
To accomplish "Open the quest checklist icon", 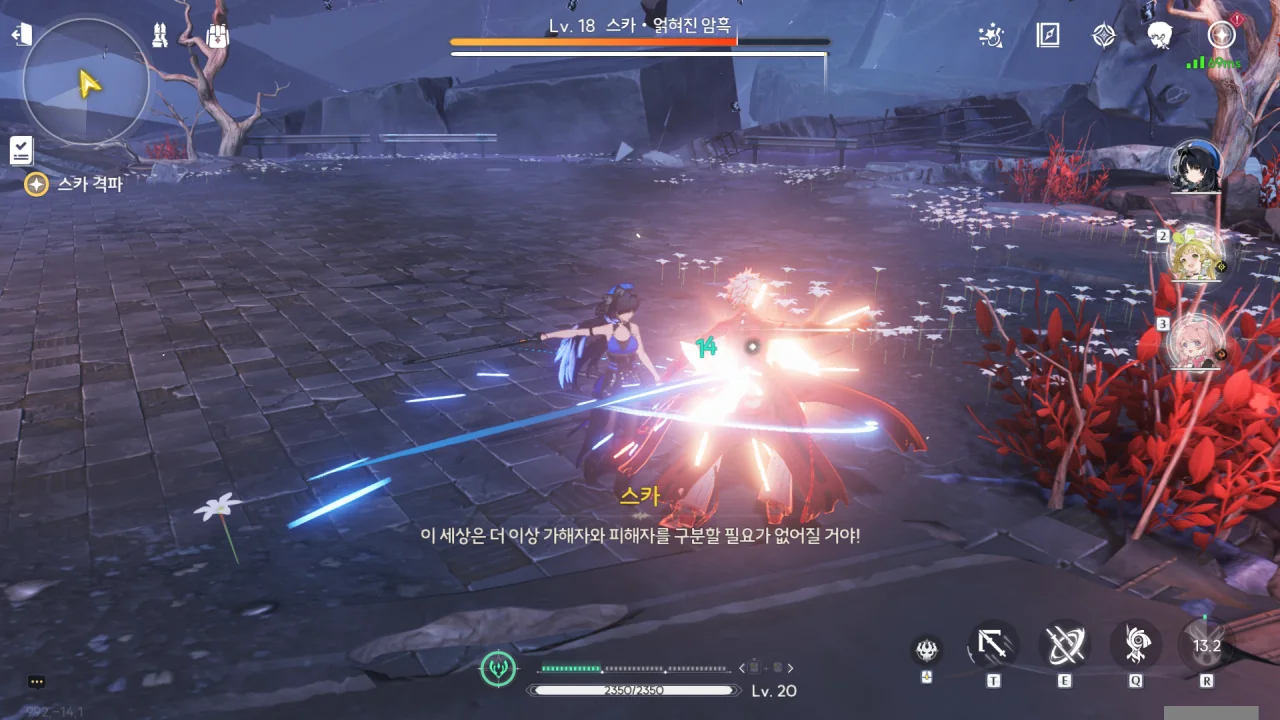I will tap(21, 150).
